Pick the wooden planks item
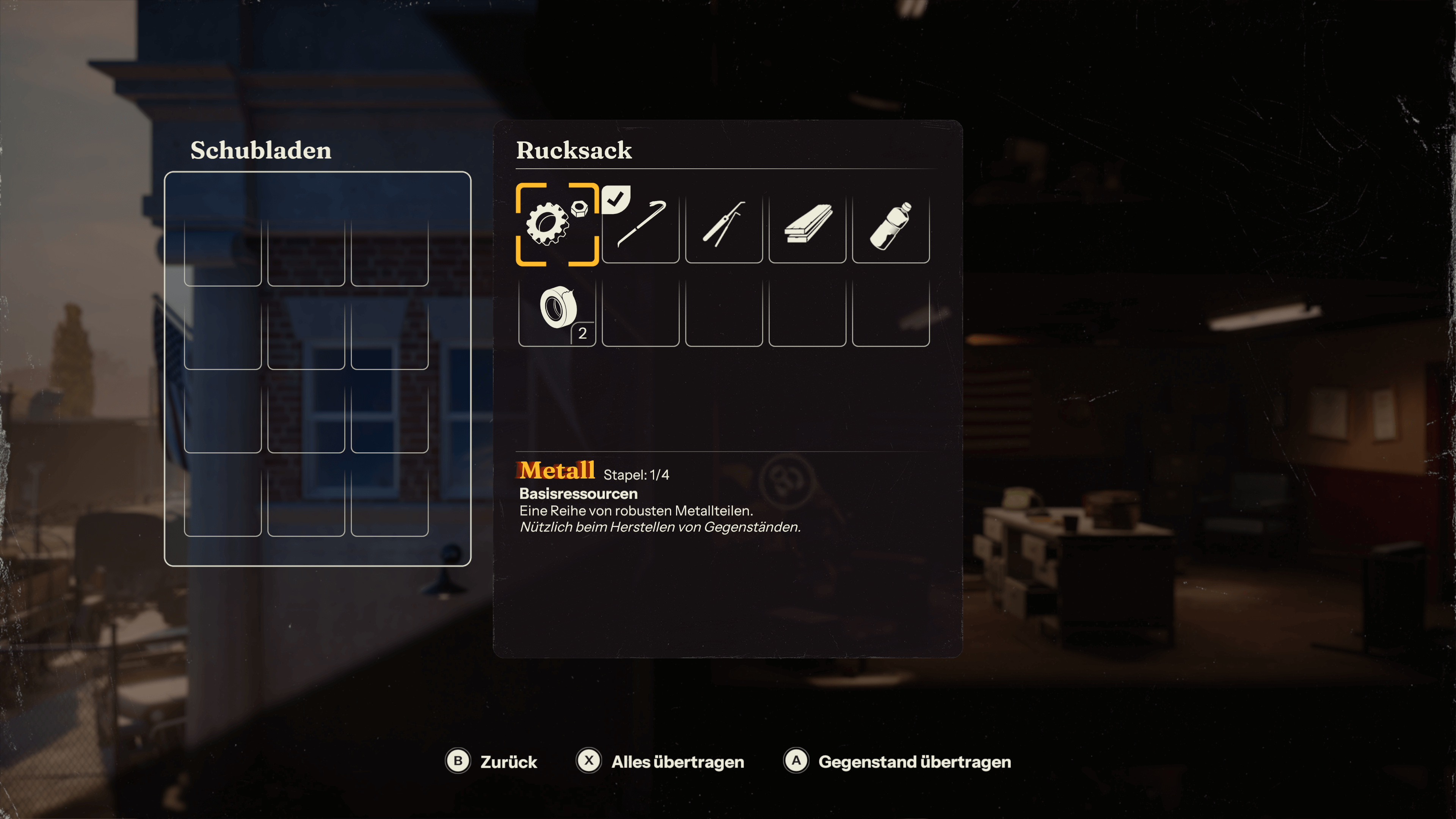1456x819 pixels. 807,225
